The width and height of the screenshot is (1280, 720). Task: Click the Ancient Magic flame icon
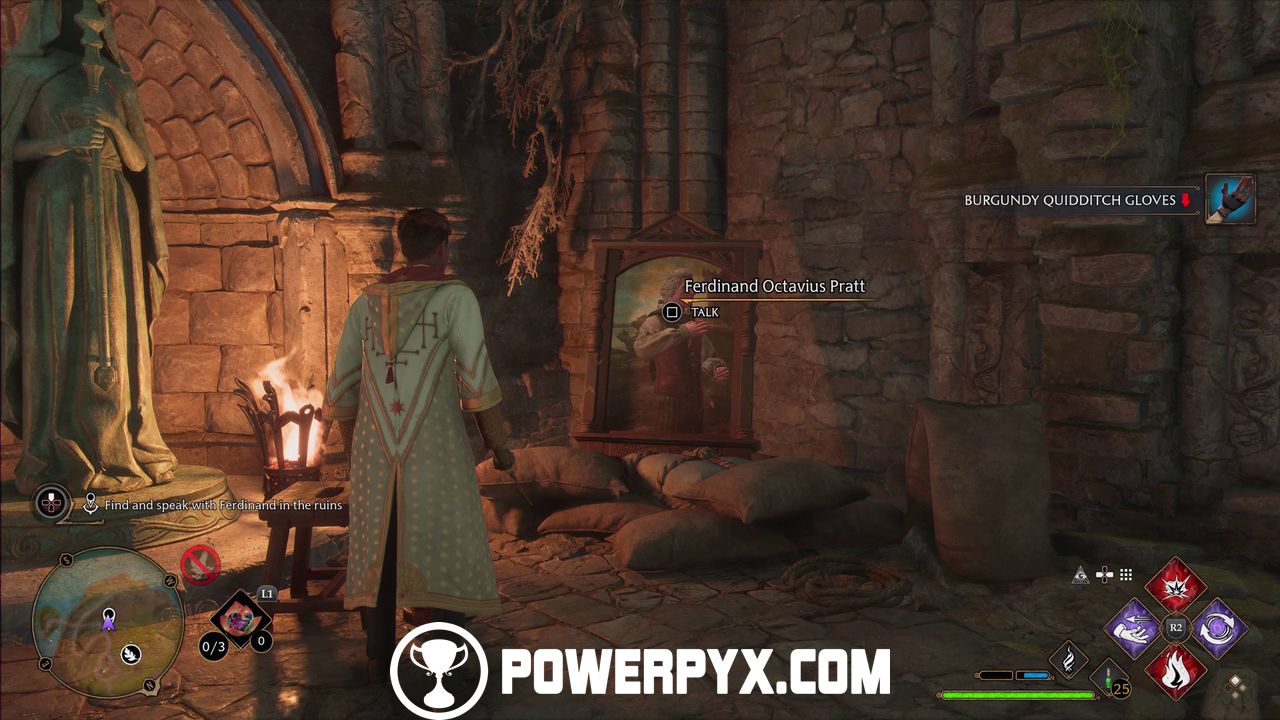click(x=1068, y=659)
